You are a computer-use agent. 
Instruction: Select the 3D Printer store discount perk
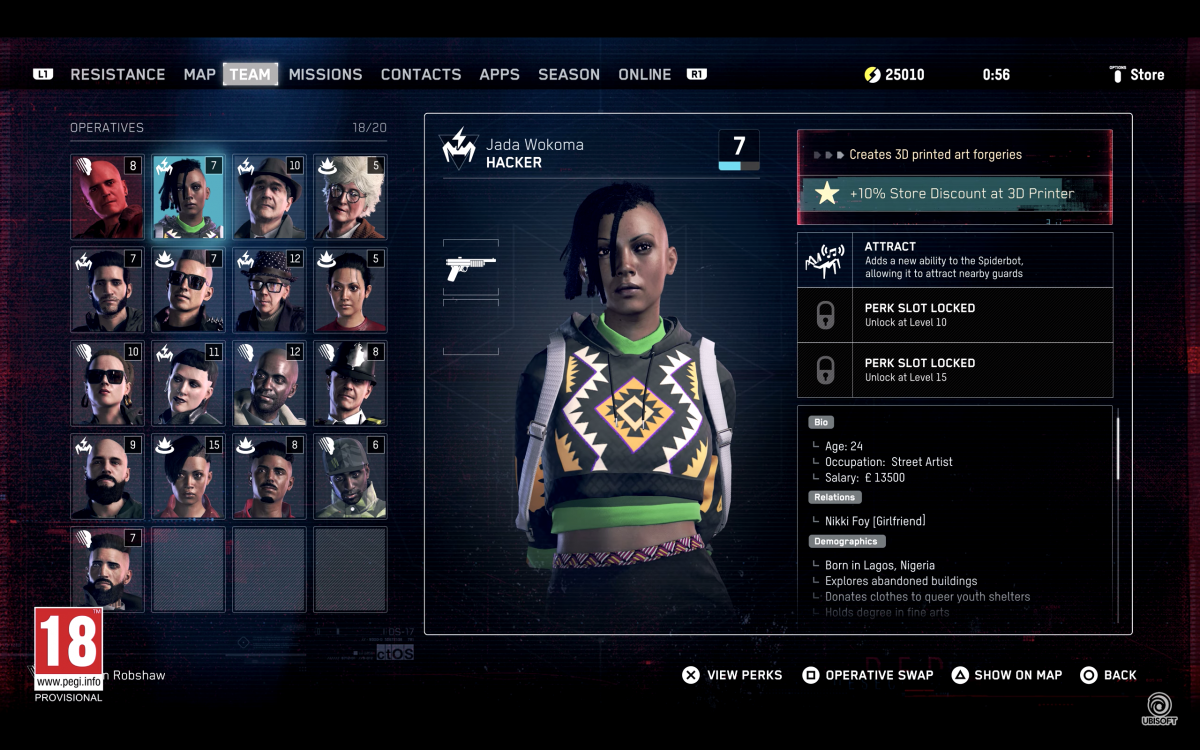click(954, 194)
